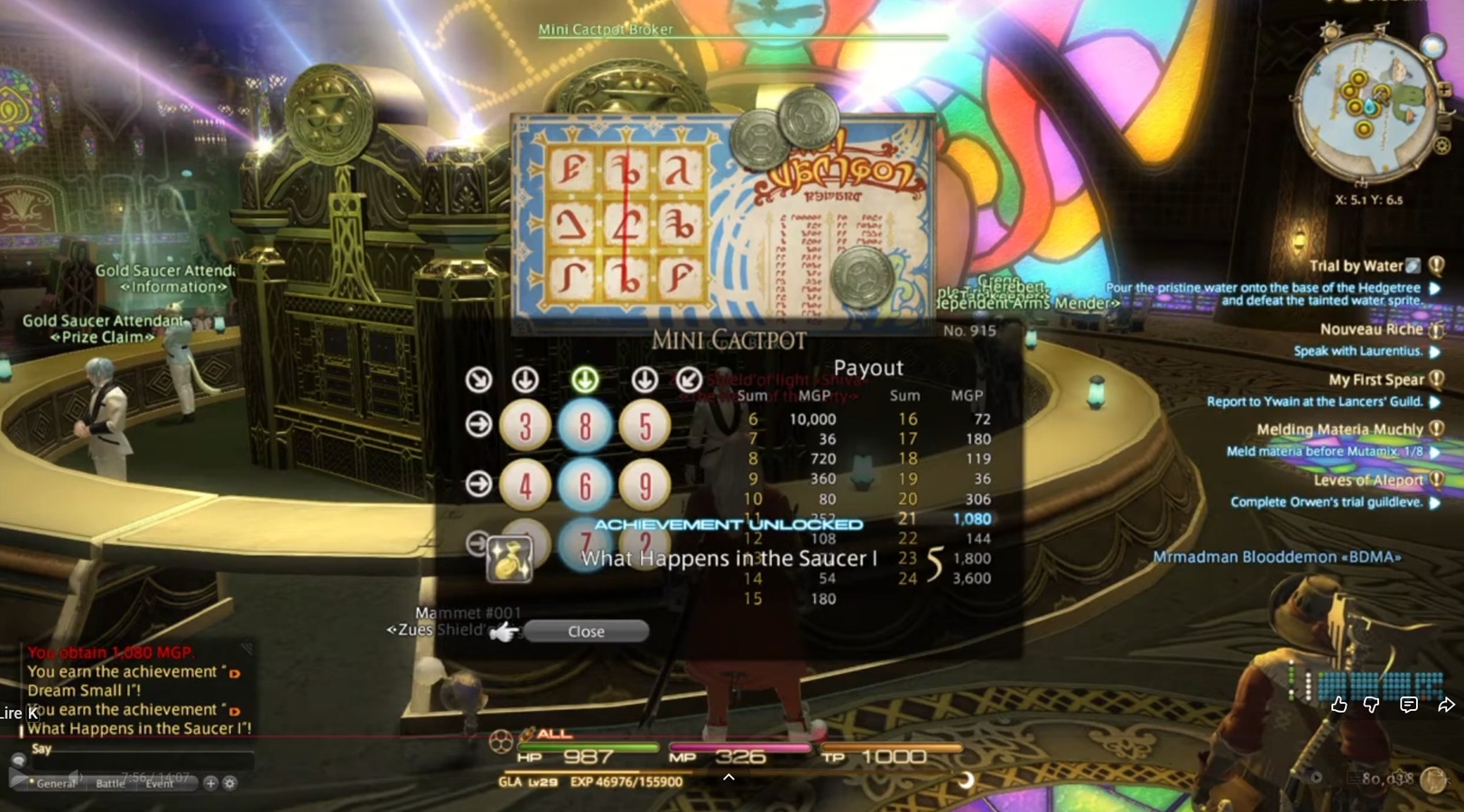Screen dimensions: 1464x812
Task: Select the number 4 tile
Action: [525, 485]
